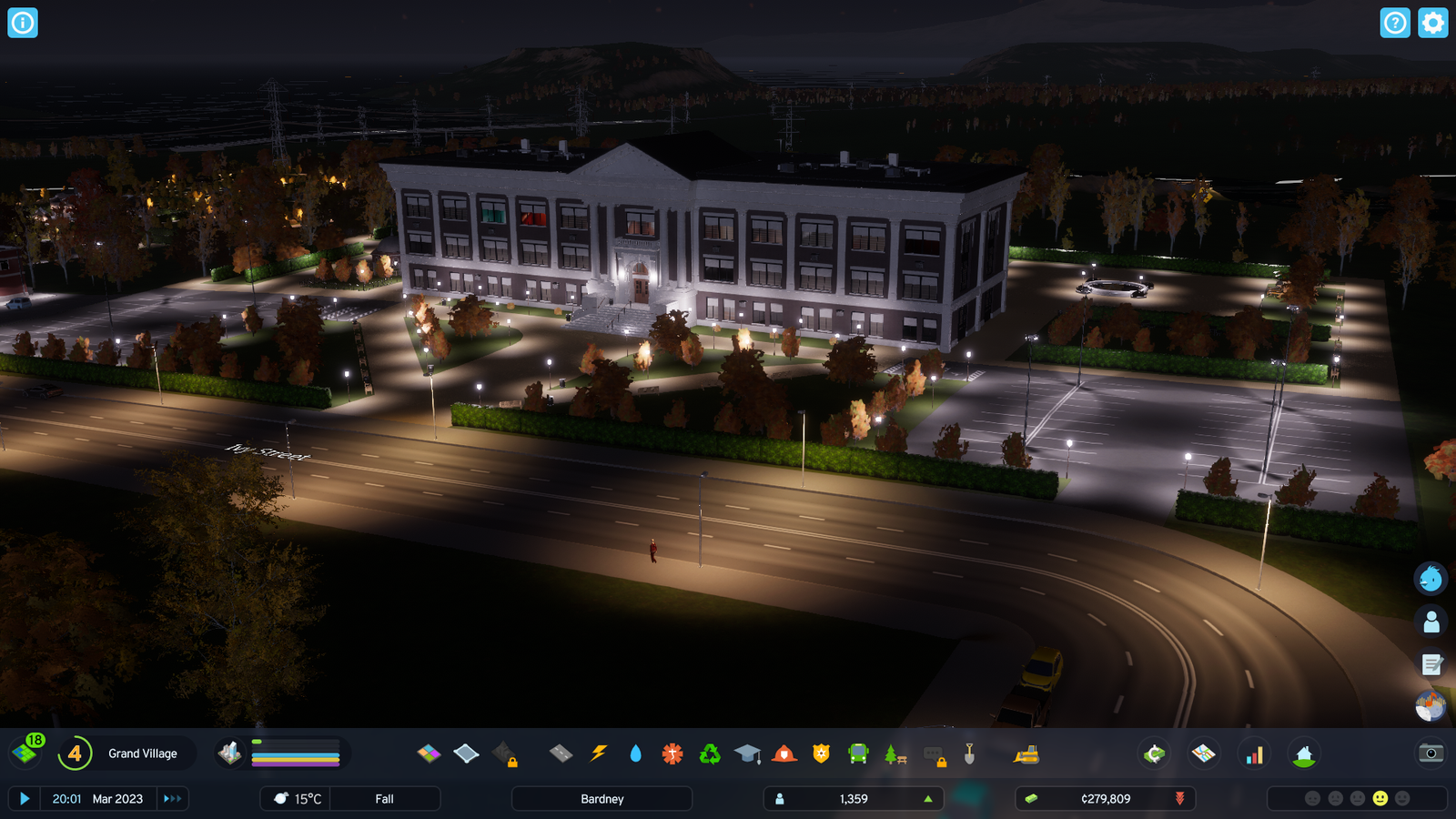Select the roads build menu

point(561,753)
